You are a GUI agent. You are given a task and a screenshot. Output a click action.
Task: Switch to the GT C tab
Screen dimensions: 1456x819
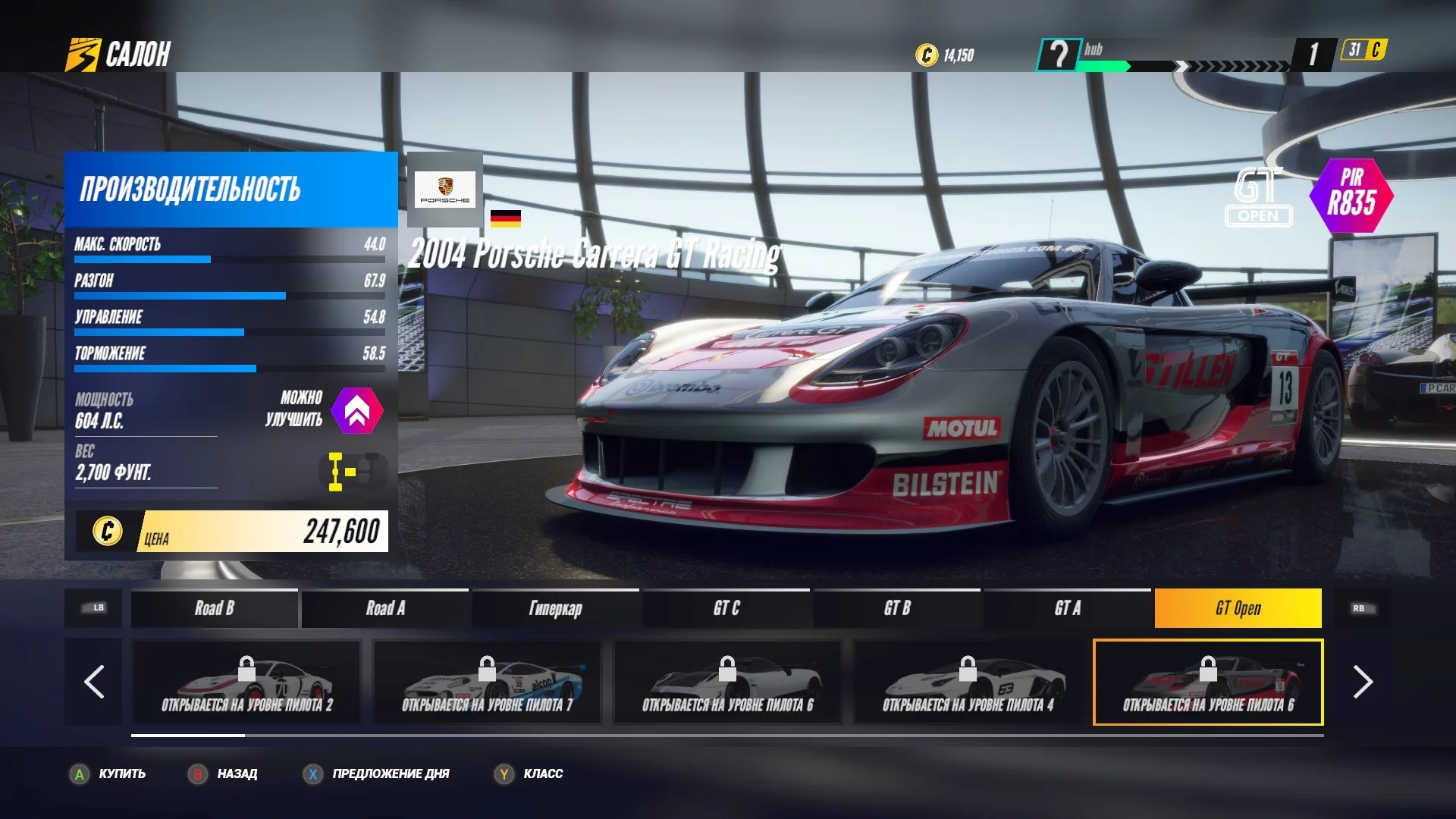[x=726, y=608]
